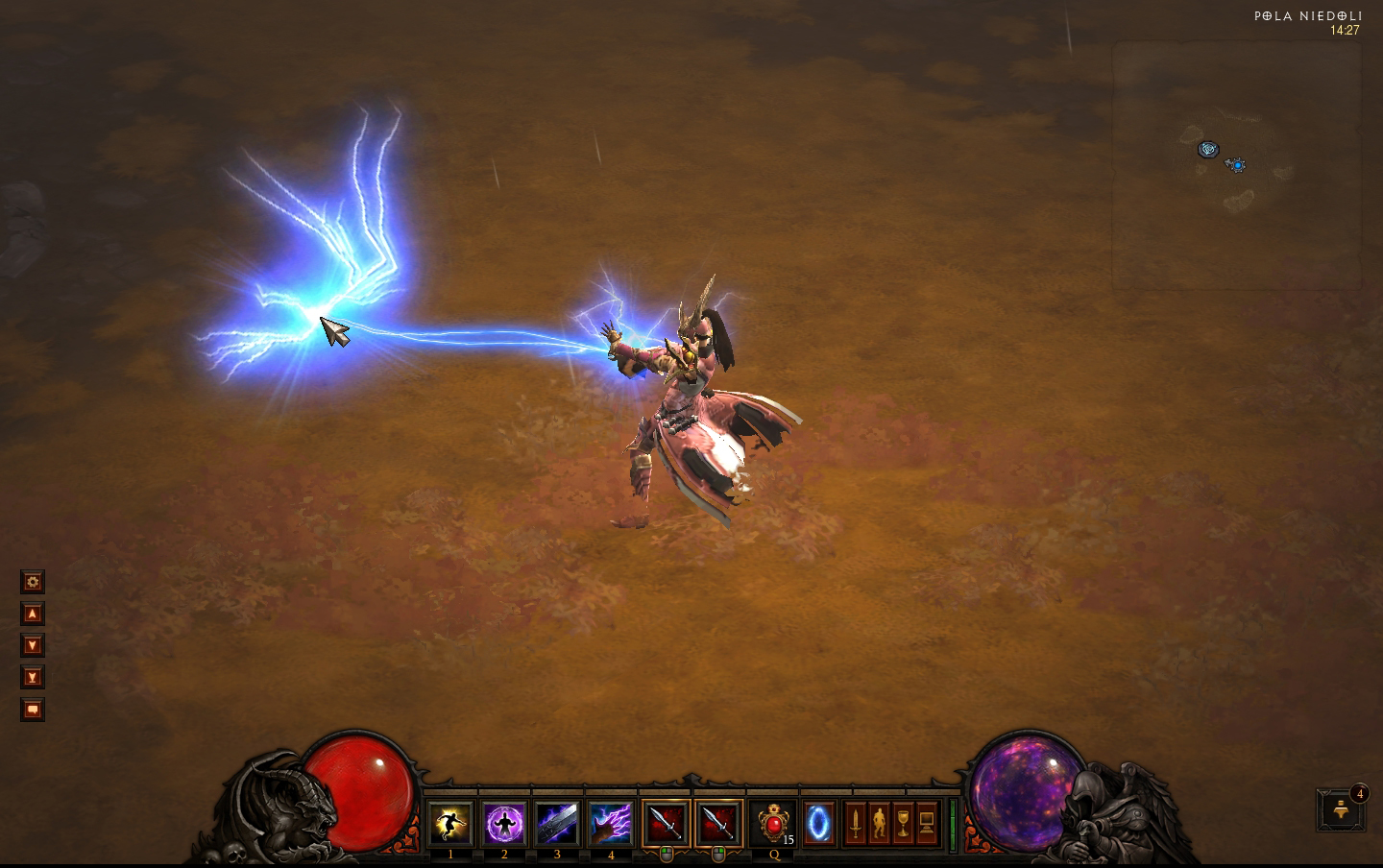
Task: Open the minimap in the corner
Action: click(x=1237, y=165)
